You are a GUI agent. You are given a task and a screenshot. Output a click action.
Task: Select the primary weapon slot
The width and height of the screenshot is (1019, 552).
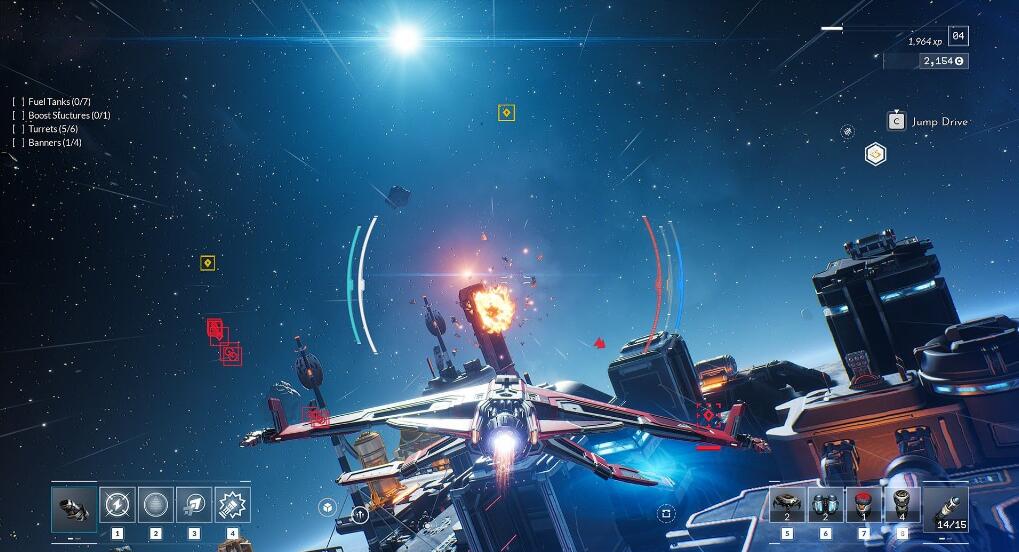point(74,507)
